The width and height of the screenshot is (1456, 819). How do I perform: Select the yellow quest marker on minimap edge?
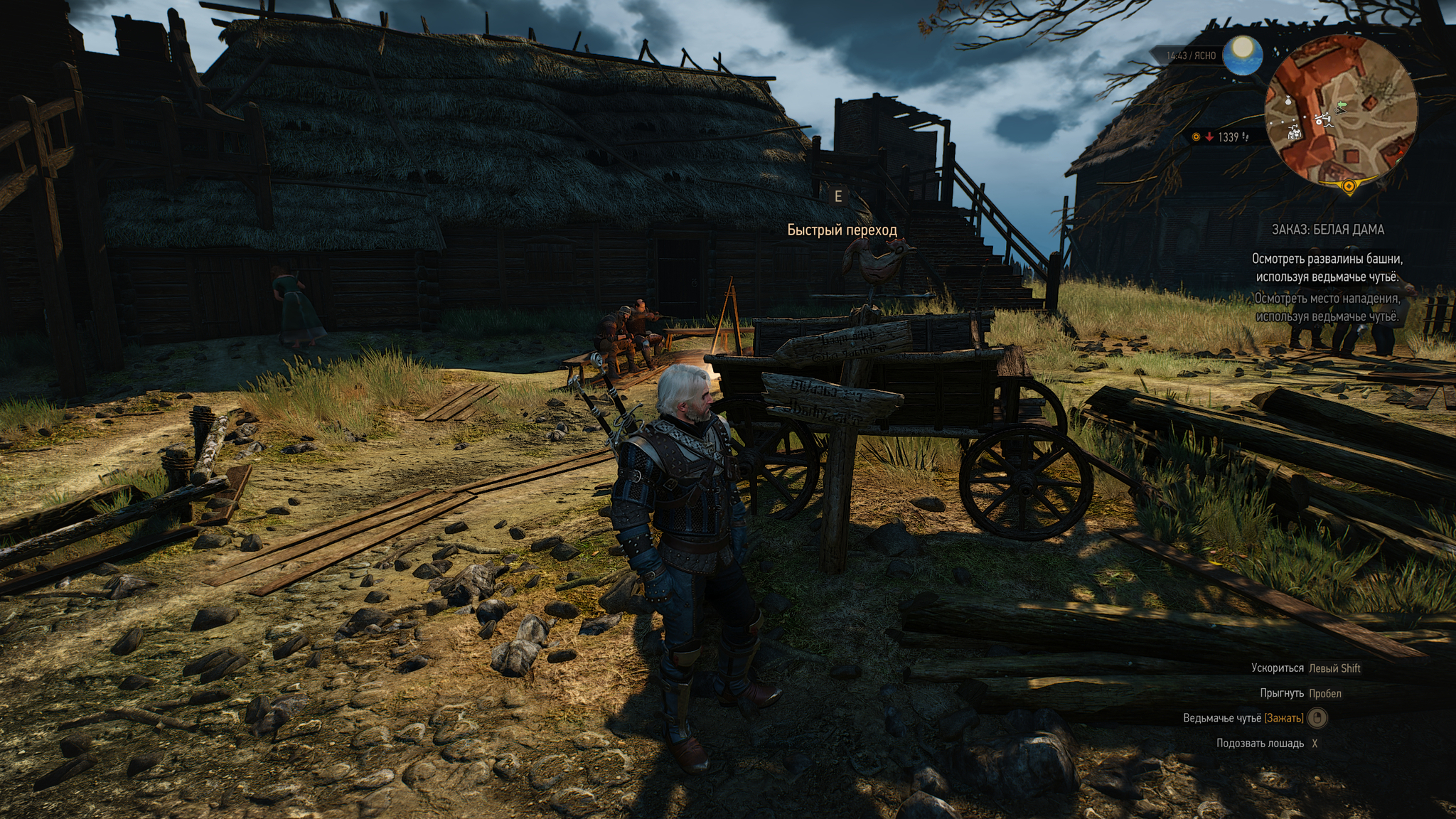pyautogui.click(x=1349, y=186)
